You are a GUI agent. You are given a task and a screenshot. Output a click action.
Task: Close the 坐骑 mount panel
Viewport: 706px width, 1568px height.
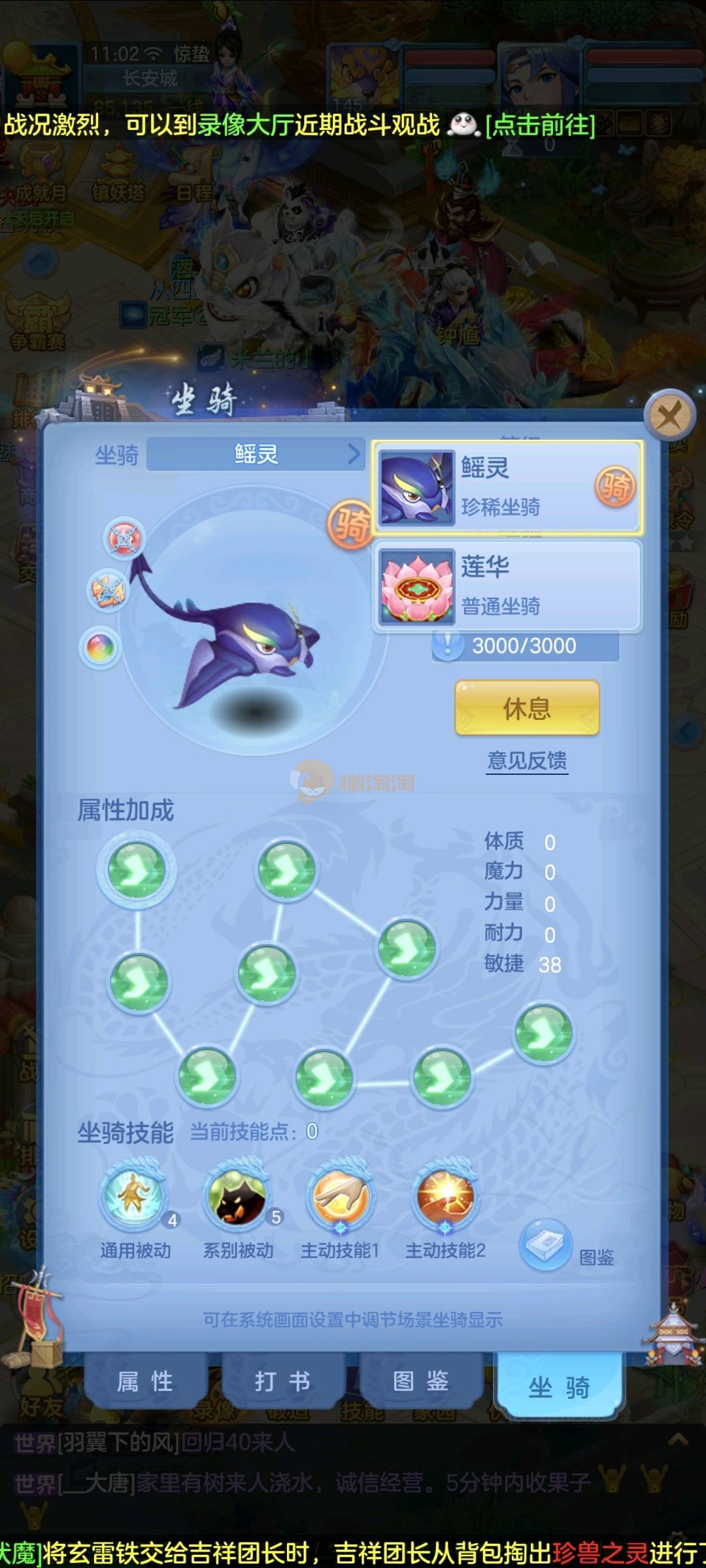669,415
